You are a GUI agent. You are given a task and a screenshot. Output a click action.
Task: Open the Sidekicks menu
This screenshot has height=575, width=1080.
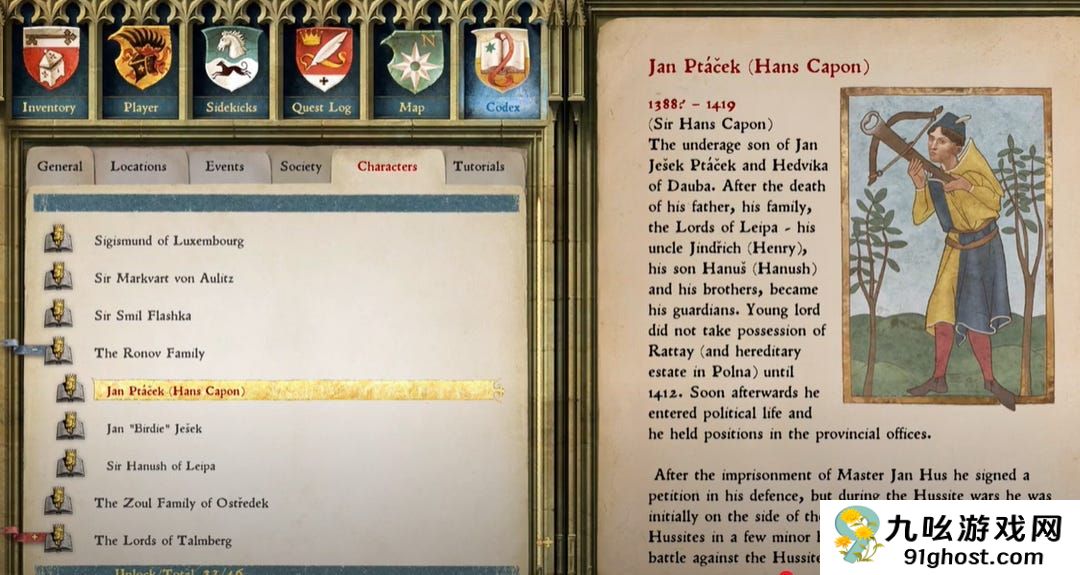(231, 71)
